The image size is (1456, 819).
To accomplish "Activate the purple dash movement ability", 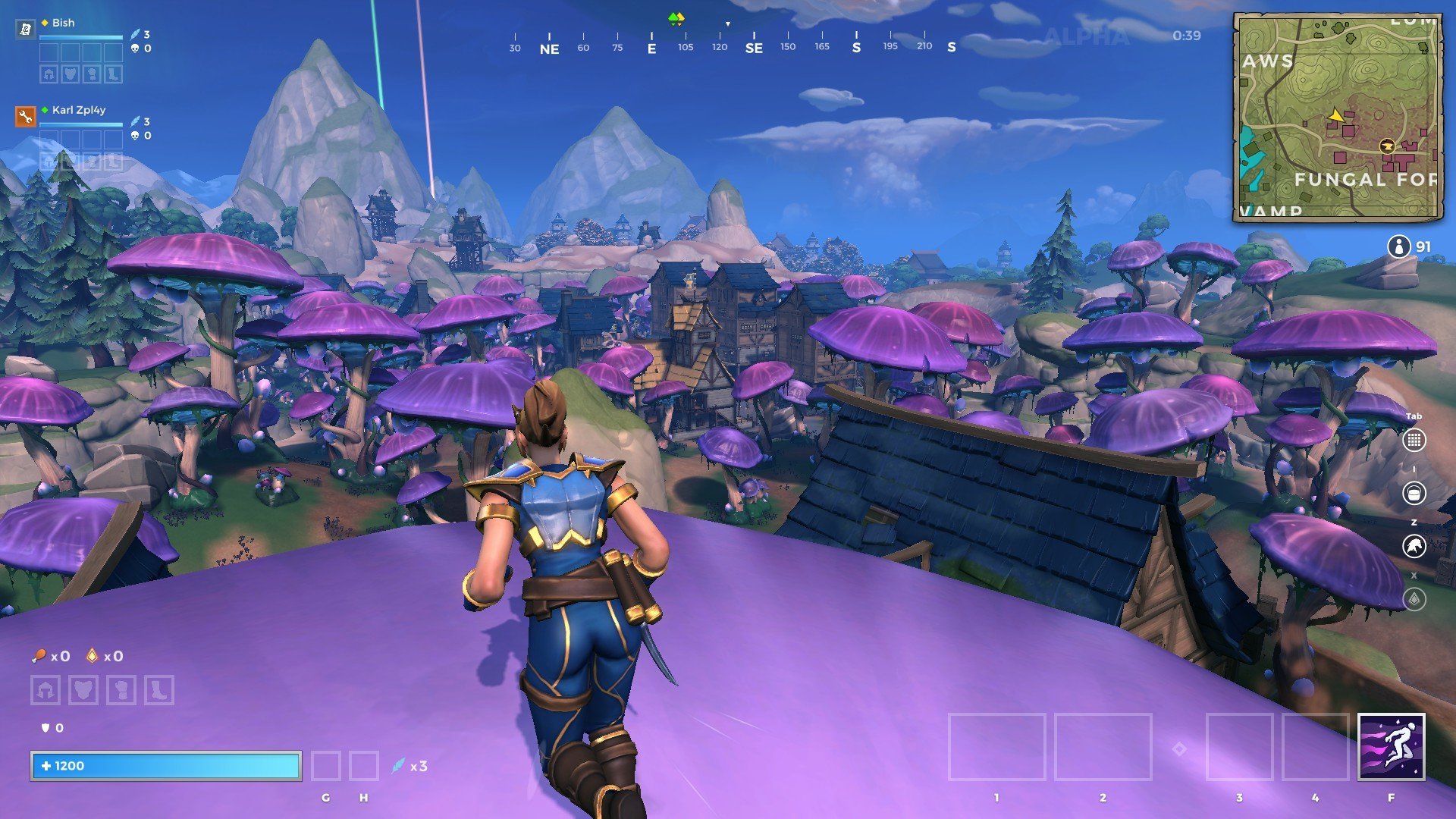I will point(1391,747).
